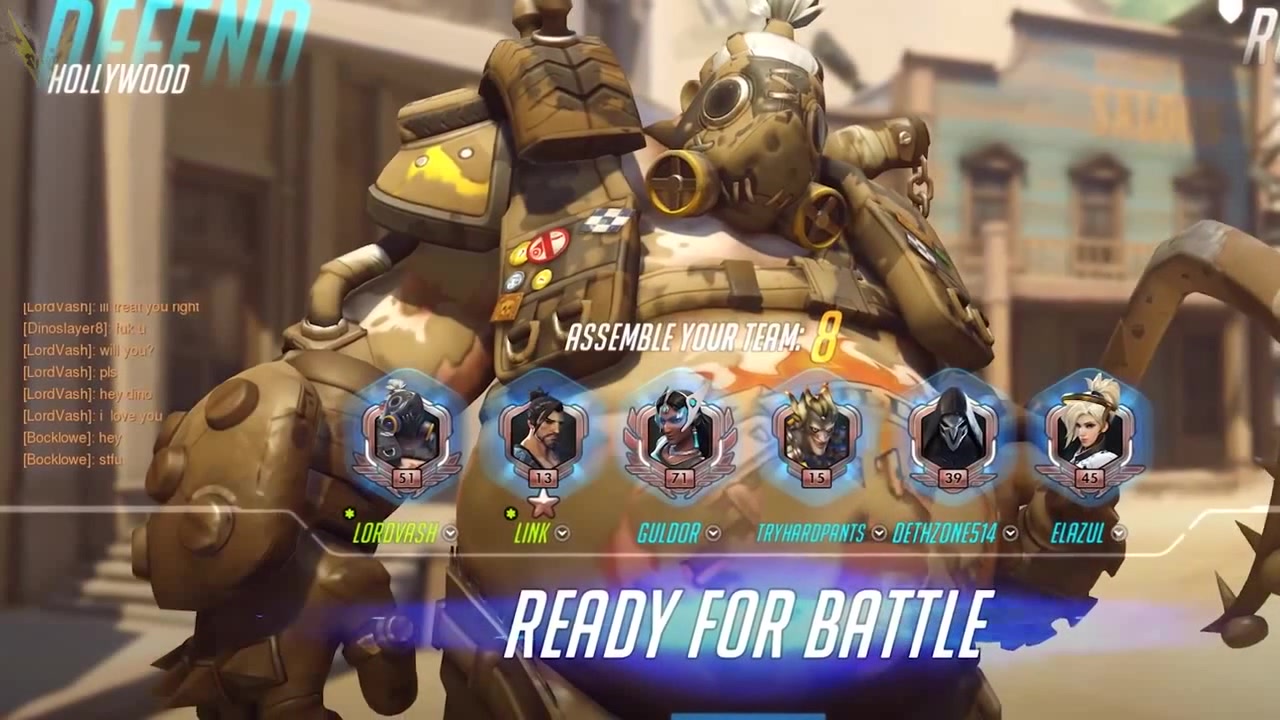Open the dropdown next to LordVash's name
This screenshot has height=720, width=1280.
[x=450, y=533]
